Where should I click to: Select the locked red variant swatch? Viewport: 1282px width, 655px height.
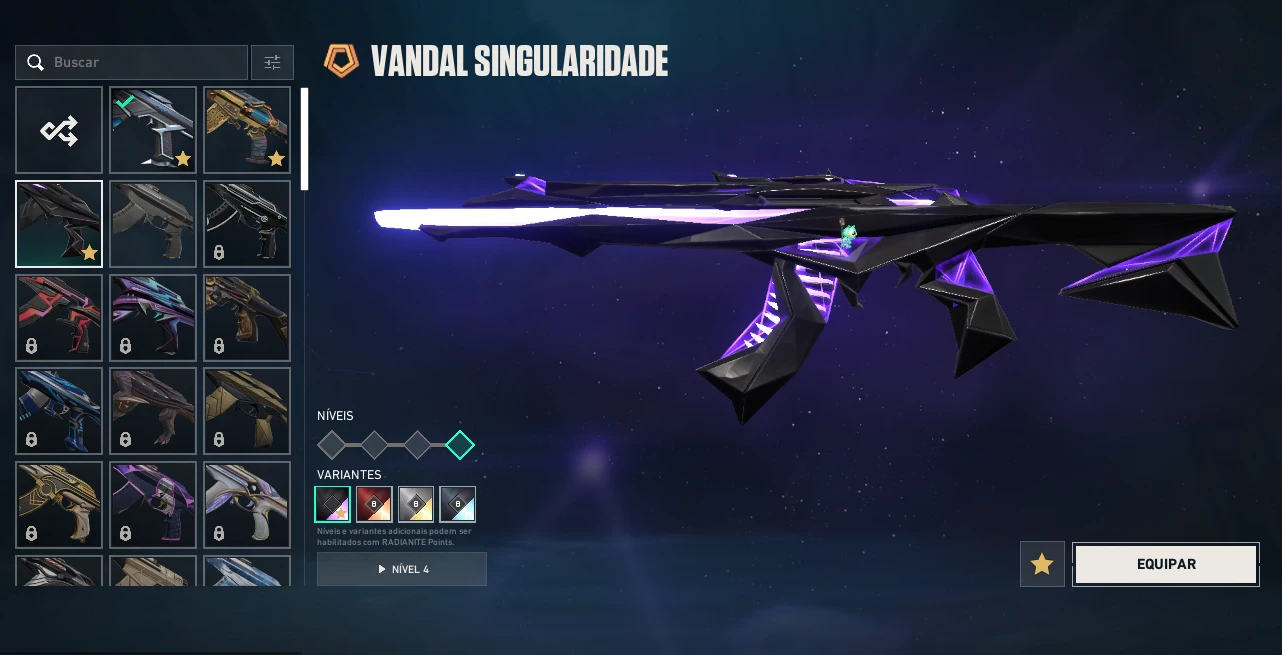click(374, 504)
